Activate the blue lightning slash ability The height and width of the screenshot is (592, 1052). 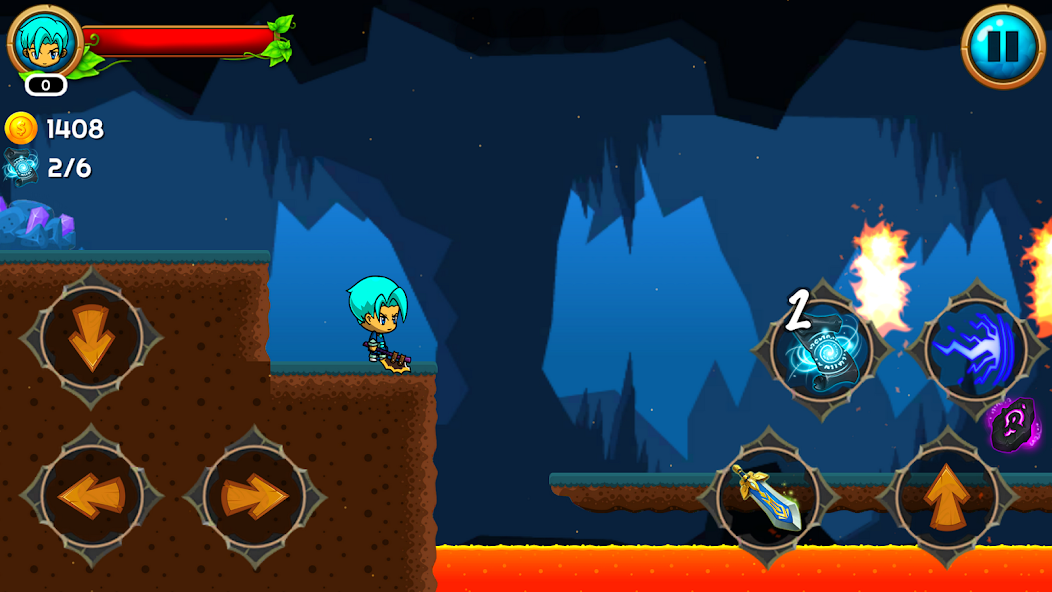(975, 350)
